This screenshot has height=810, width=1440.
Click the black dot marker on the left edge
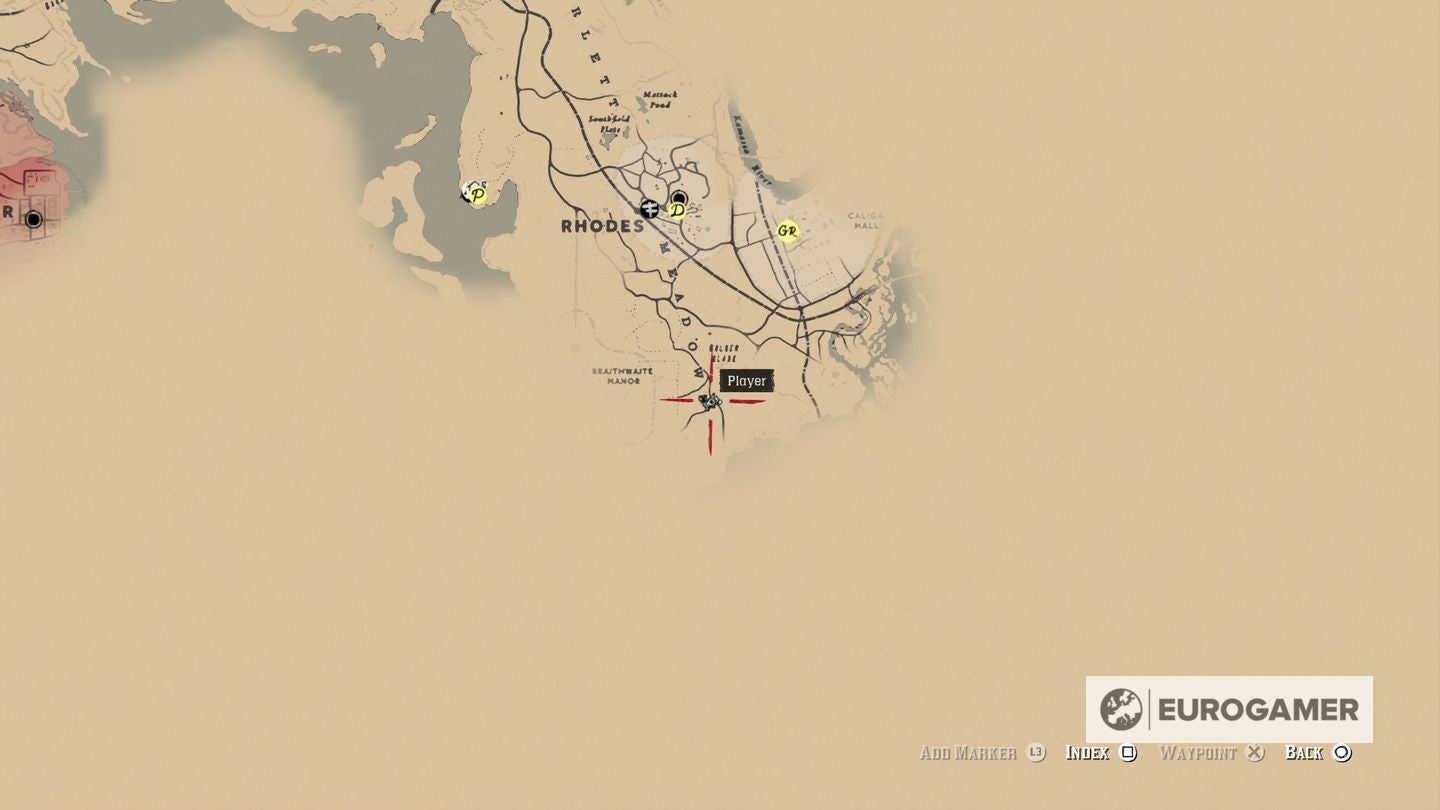[x=33, y=218]
